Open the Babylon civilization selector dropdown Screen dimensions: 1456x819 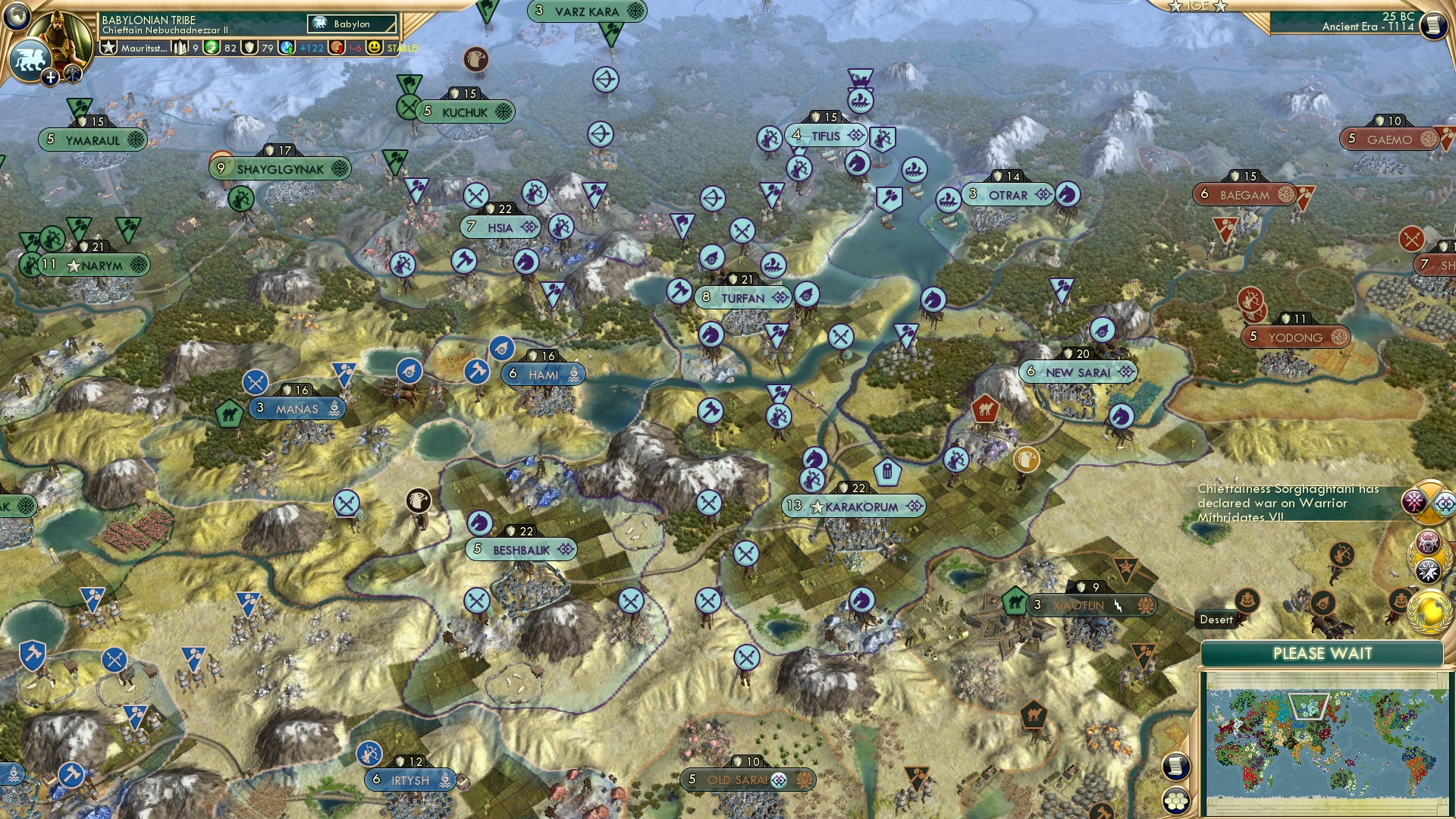click(x=350, y=24)
